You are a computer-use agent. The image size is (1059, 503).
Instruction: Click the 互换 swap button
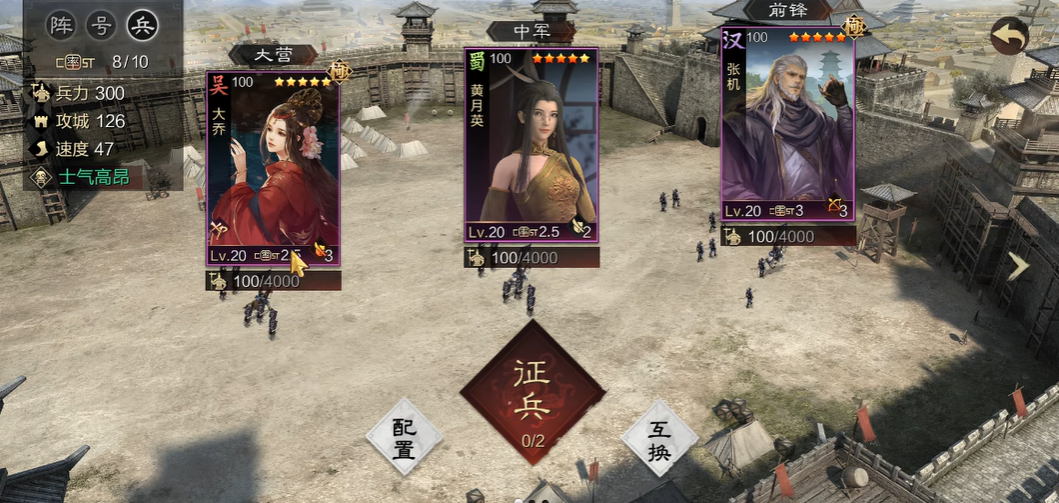coord(659,437)
